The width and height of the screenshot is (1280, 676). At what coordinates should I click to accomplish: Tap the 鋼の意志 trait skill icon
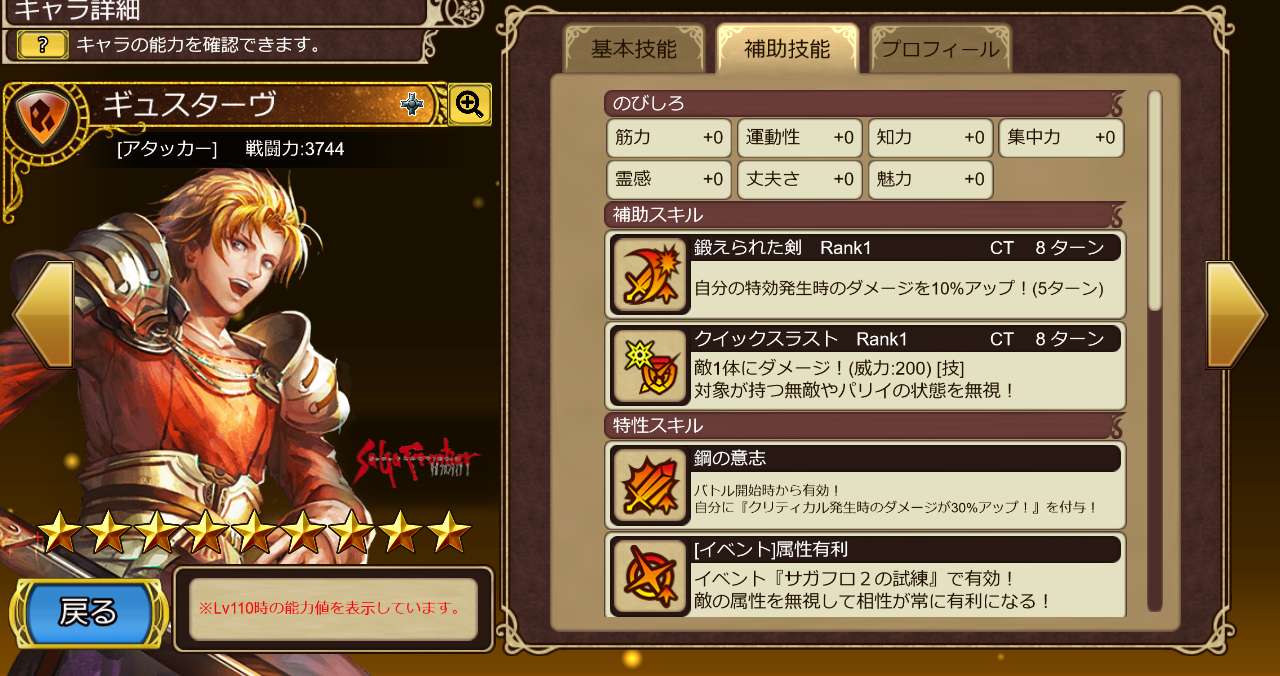649,486
